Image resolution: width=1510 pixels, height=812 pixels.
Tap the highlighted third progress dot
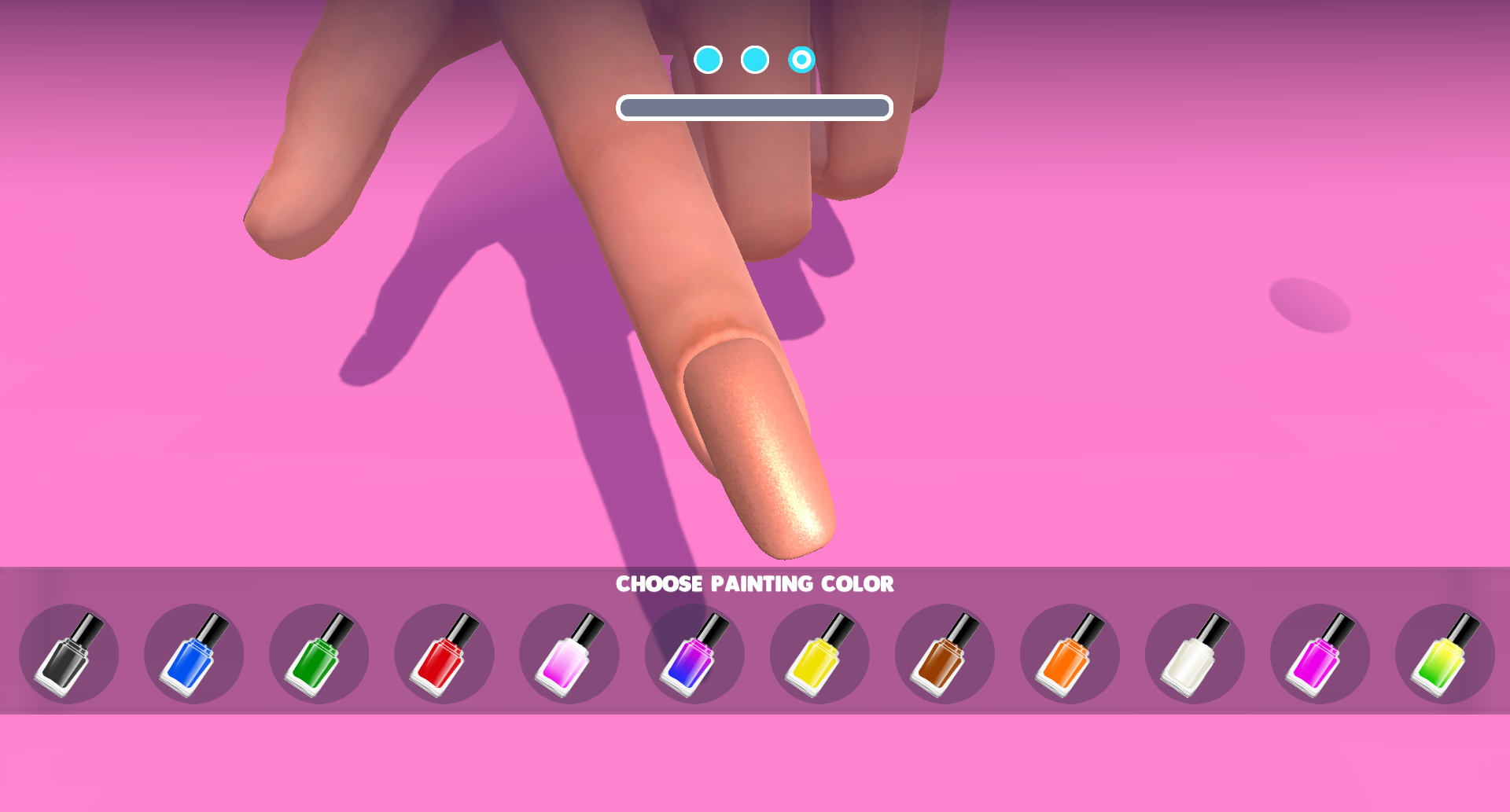pyautogui.click(x=801, y=58)
